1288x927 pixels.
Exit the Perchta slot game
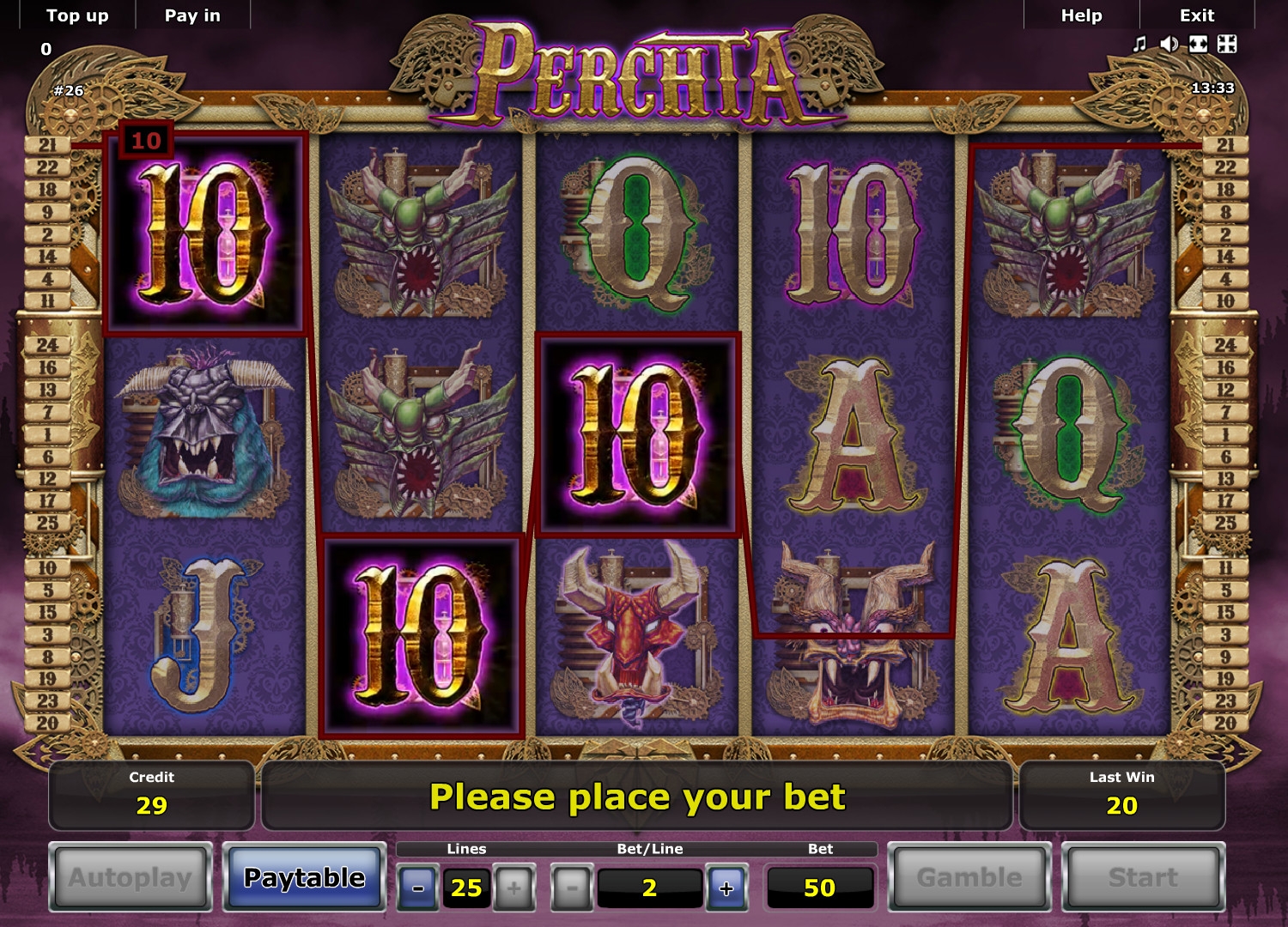click(1196, 15)
